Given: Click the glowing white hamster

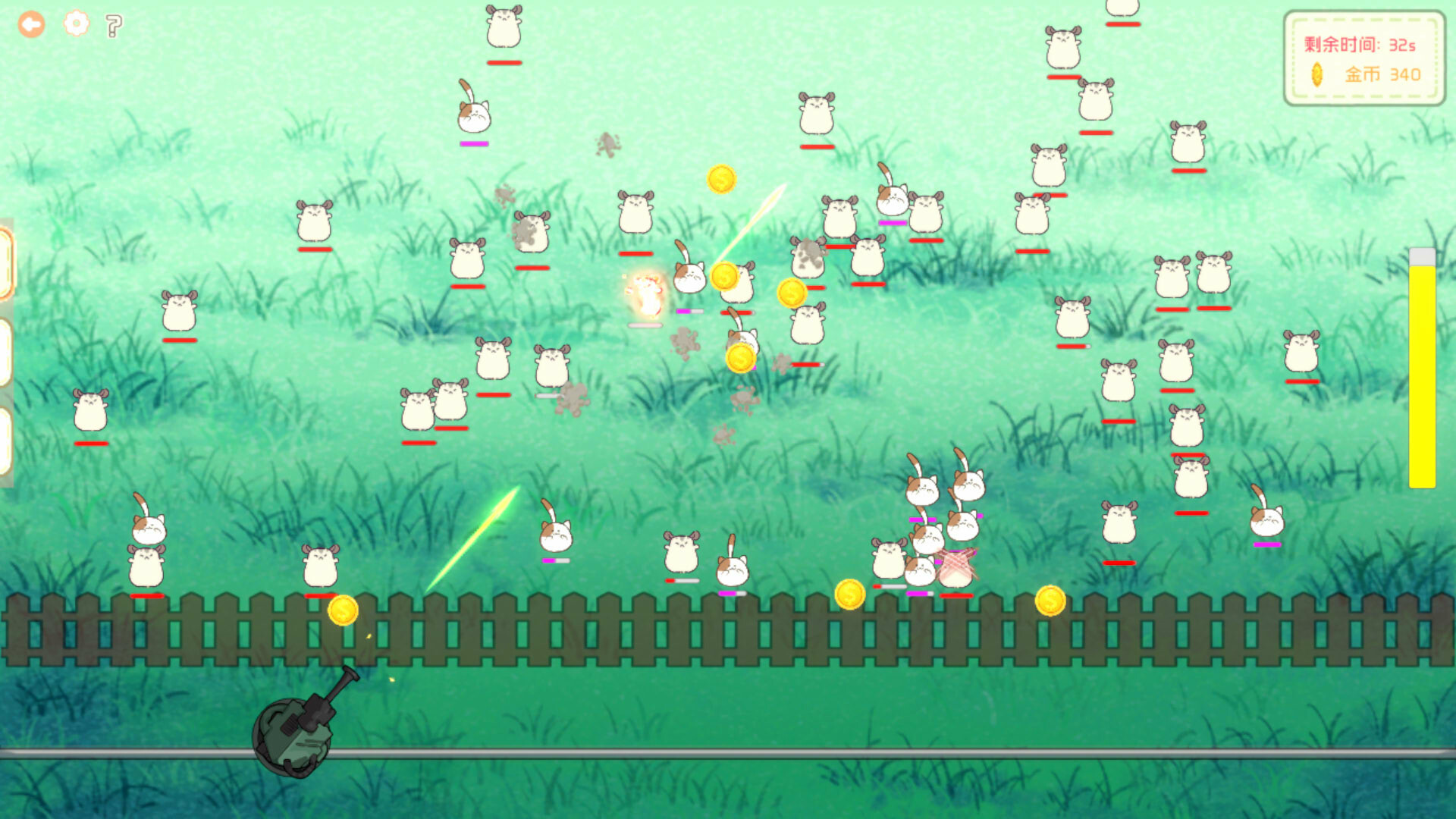Looking at the screenshot, I should pos(644,296).
